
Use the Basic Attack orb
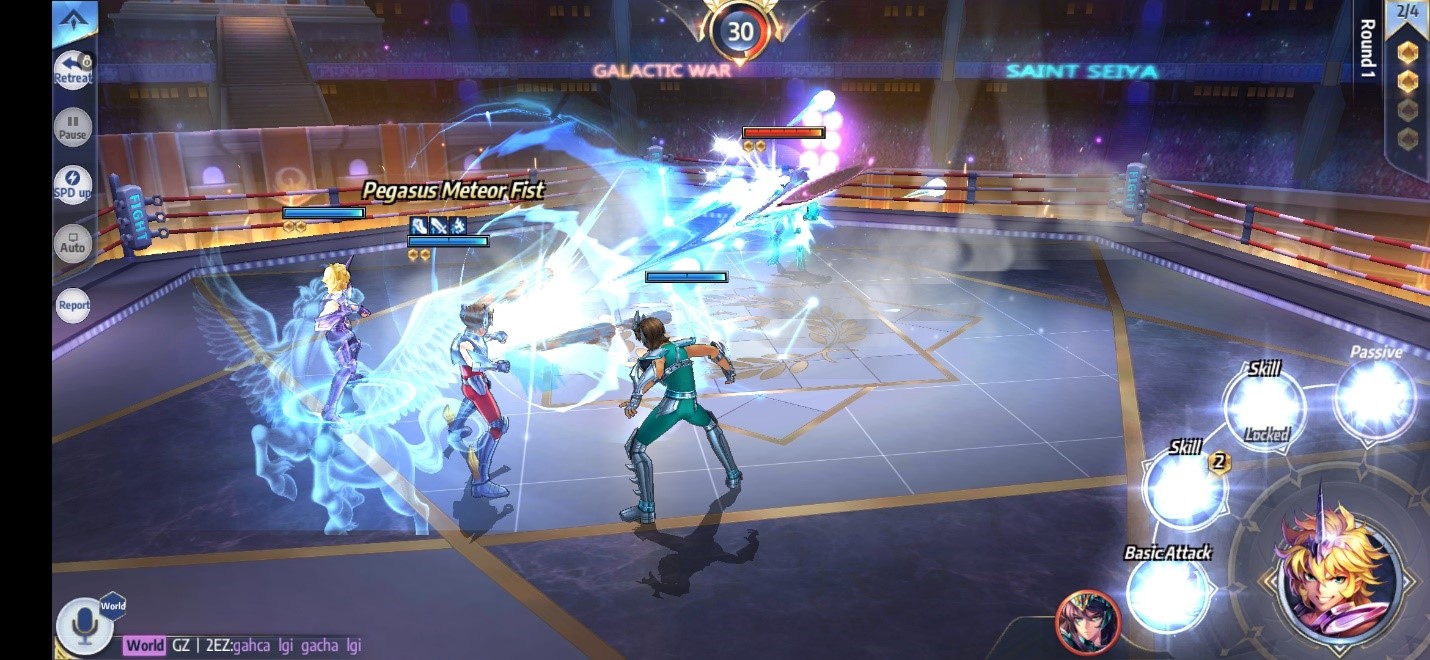pos(1167,593)
